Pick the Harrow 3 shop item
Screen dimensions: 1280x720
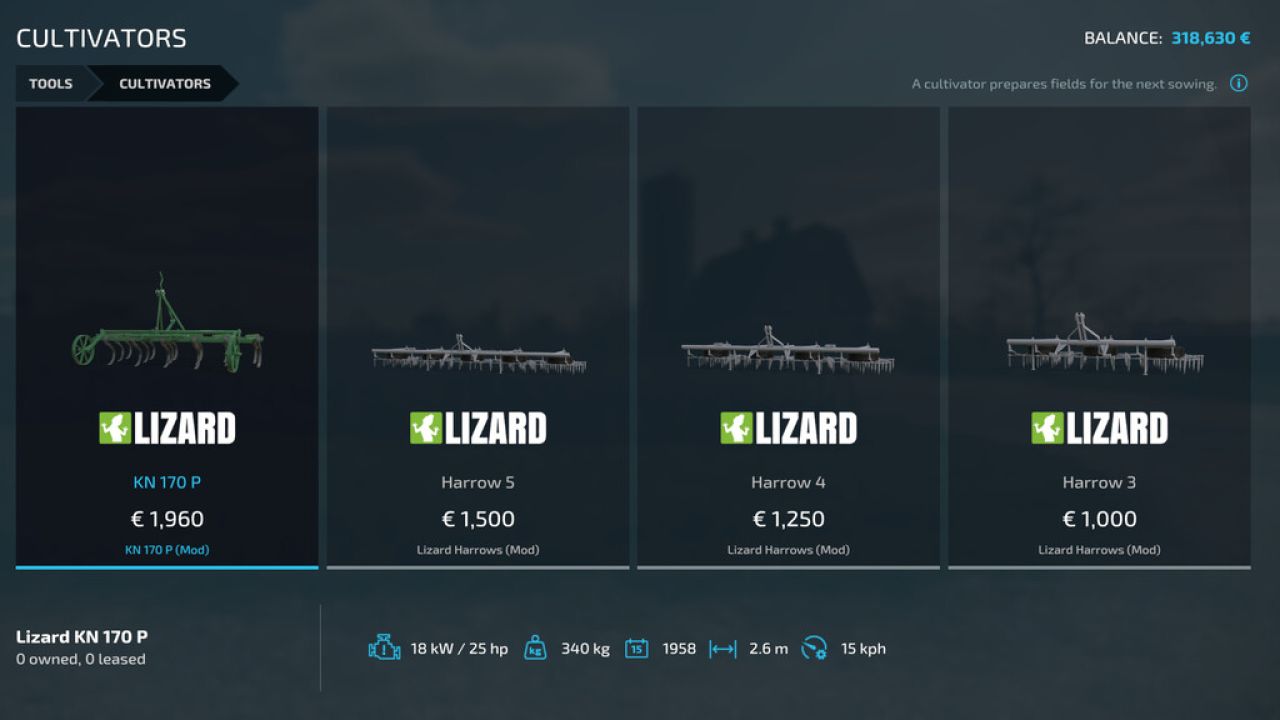coord(1099,338)
